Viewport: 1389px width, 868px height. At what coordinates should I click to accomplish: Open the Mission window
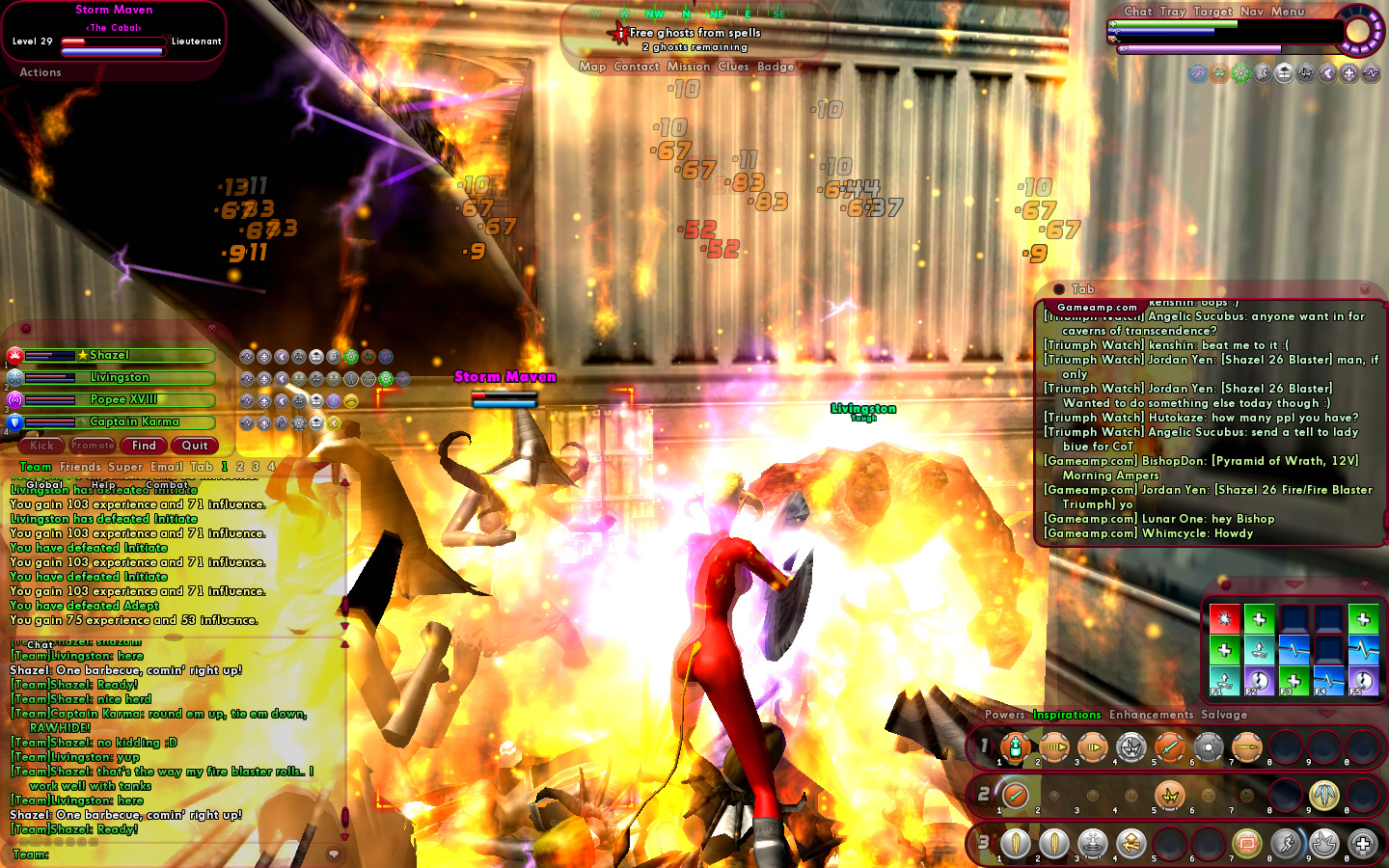click(689, 67)
